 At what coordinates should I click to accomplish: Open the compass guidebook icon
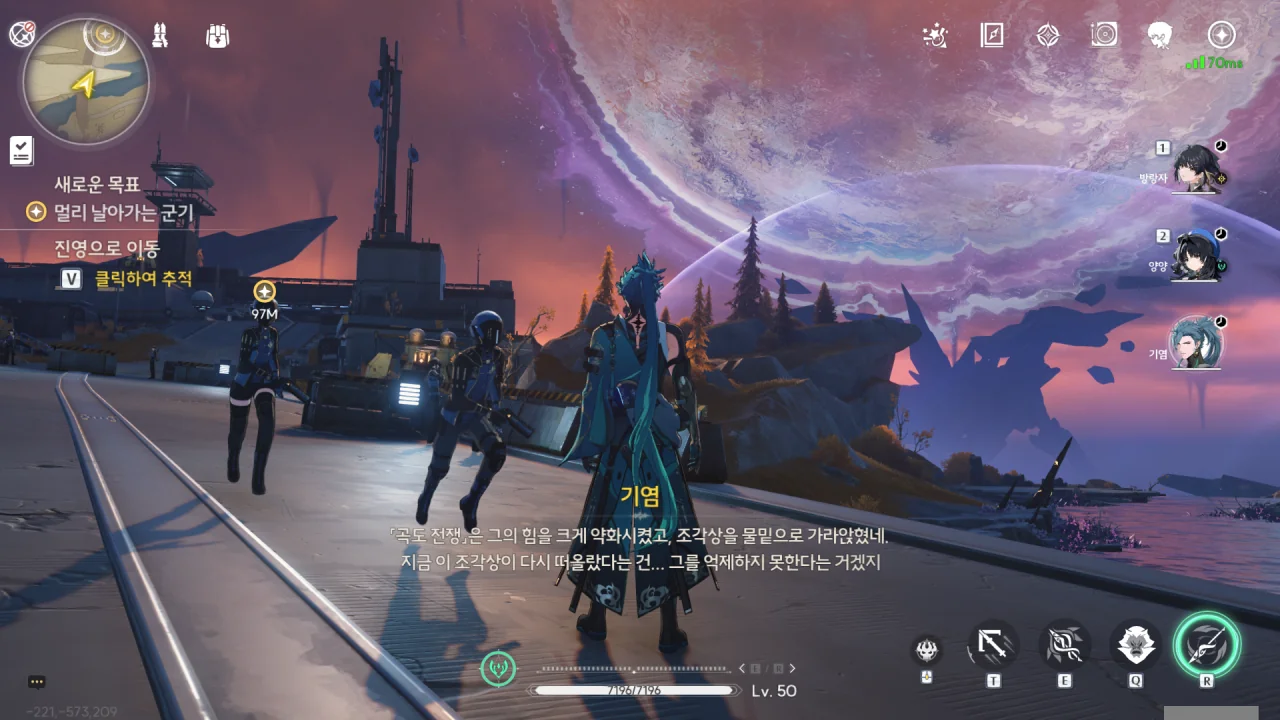(991, 36)
